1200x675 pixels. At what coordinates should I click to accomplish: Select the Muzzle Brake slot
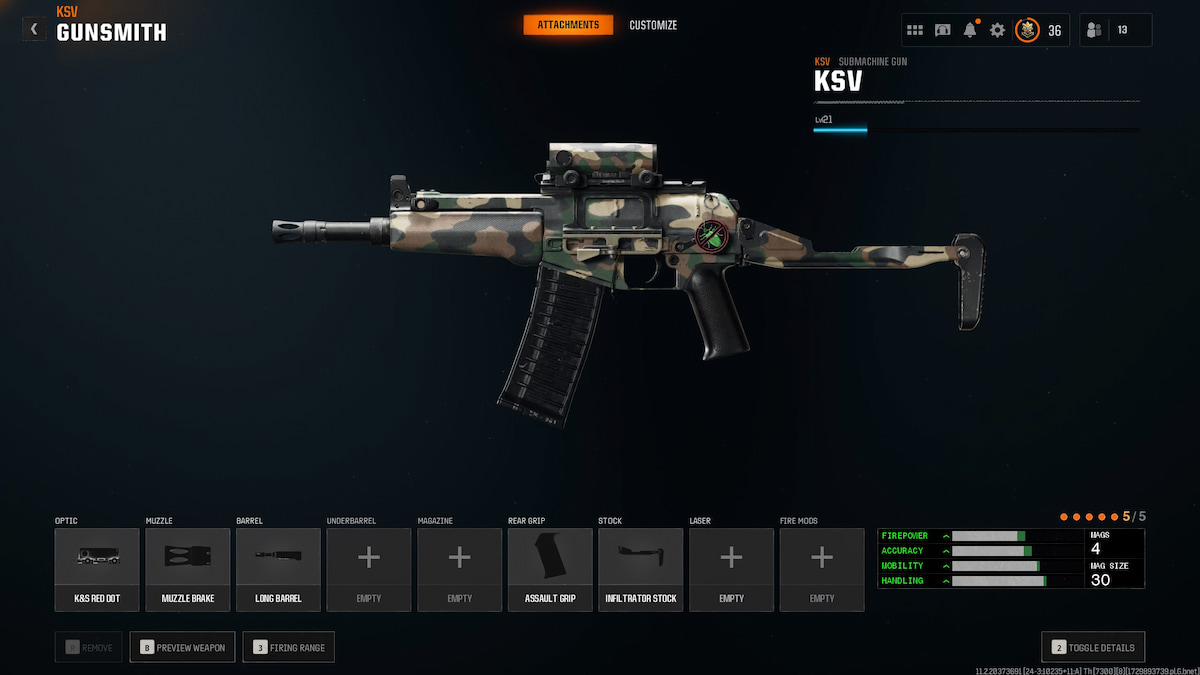(x=188, y=569)
